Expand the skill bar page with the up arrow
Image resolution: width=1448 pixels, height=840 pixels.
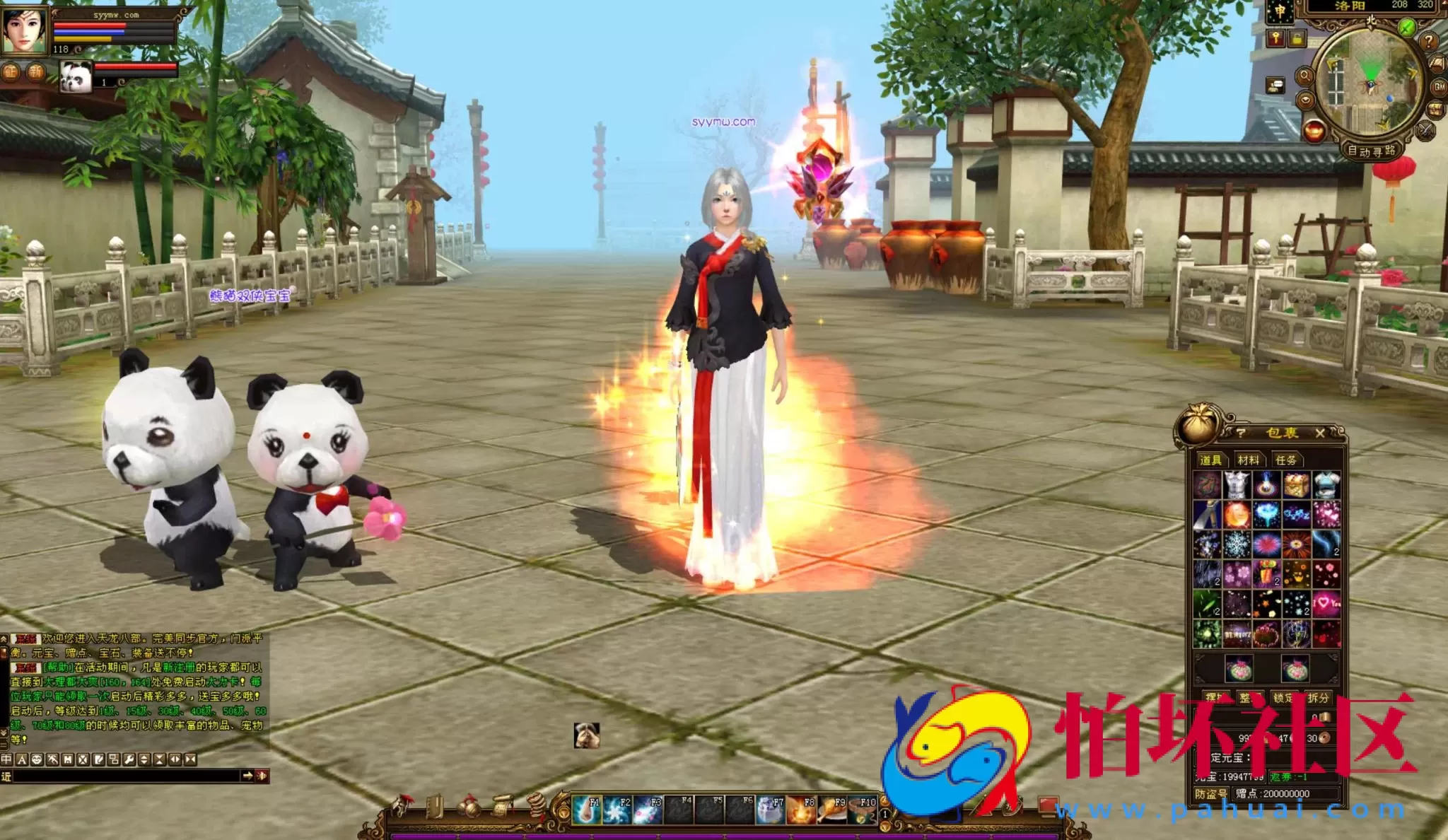coord(884,802)
